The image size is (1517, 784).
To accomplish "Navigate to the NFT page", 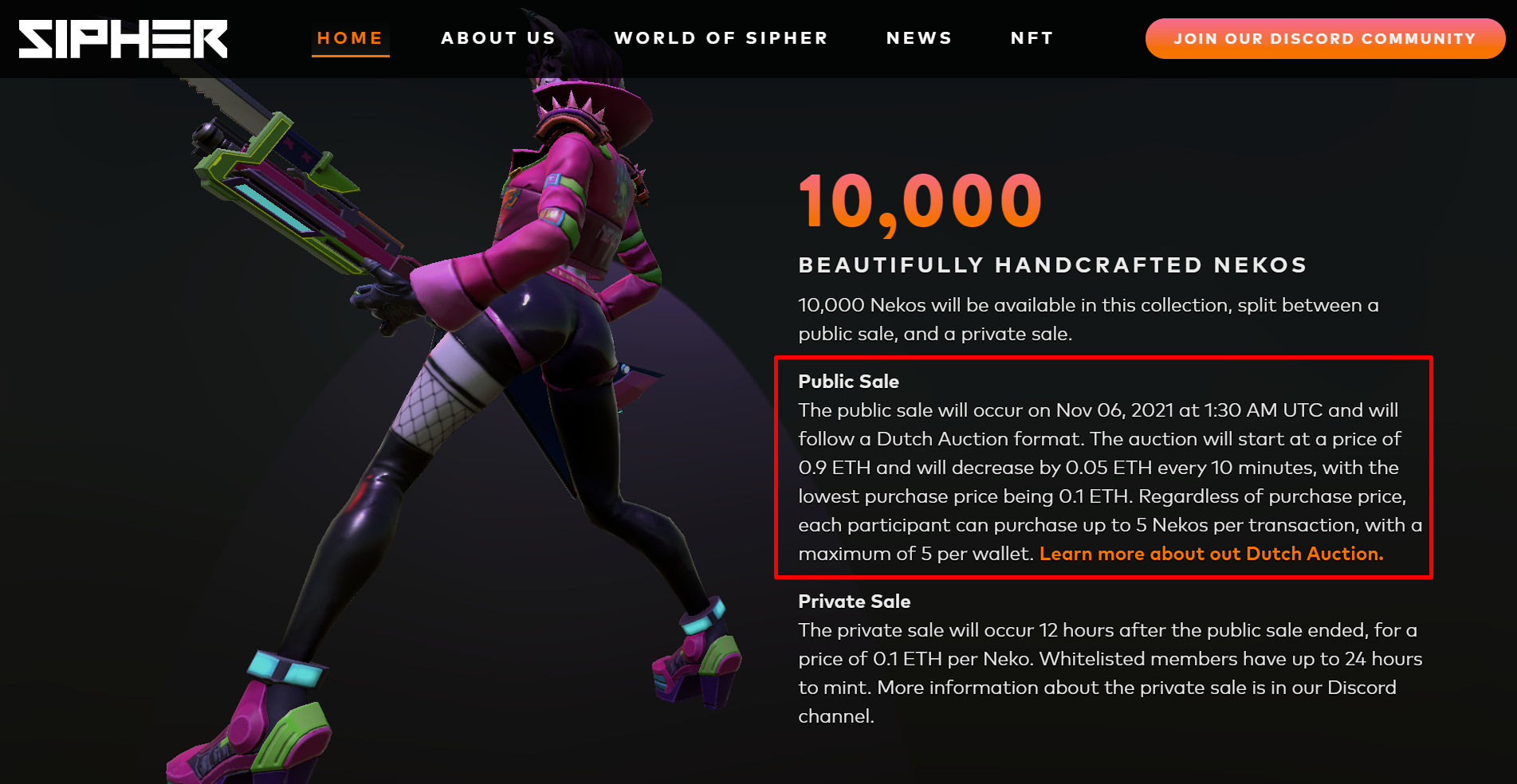I will coord(1032,38).
